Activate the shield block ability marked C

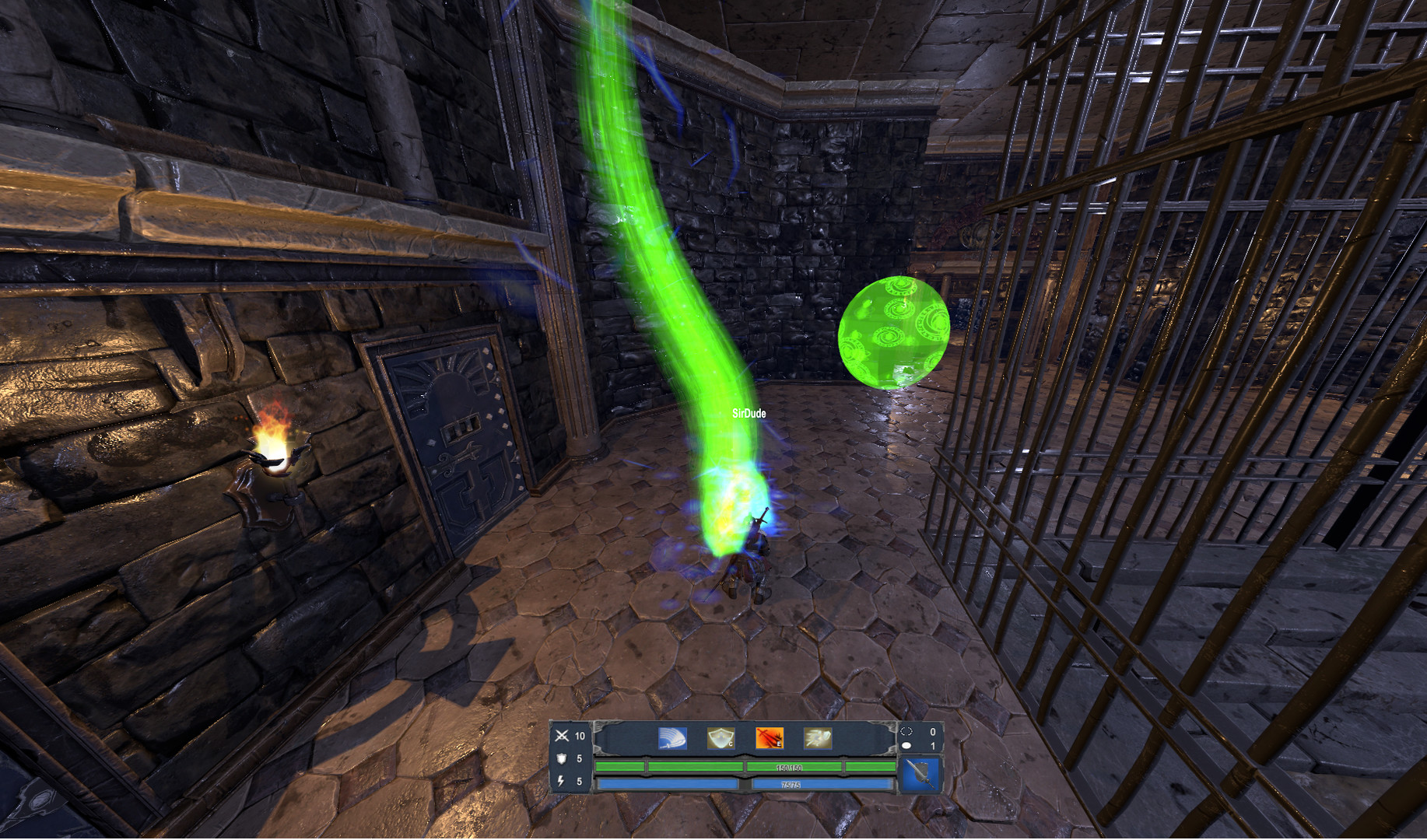[721, 737]
